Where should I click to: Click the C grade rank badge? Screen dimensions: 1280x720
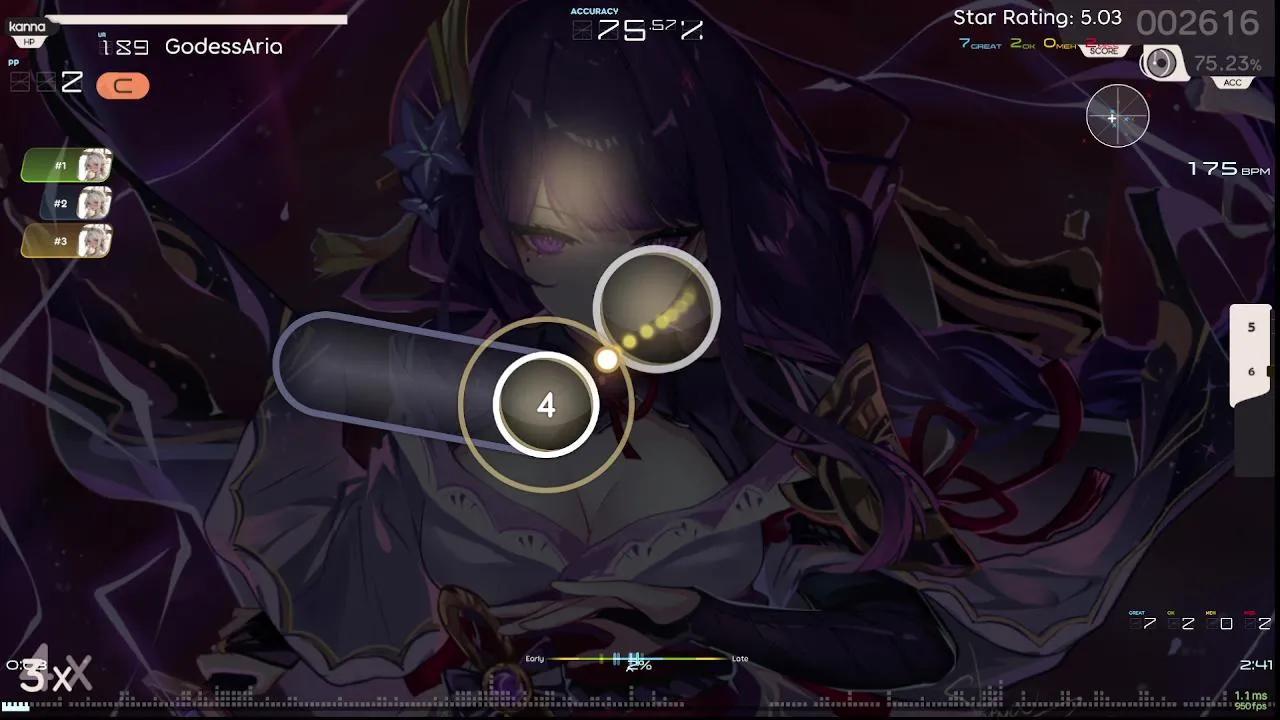[123, 86]
